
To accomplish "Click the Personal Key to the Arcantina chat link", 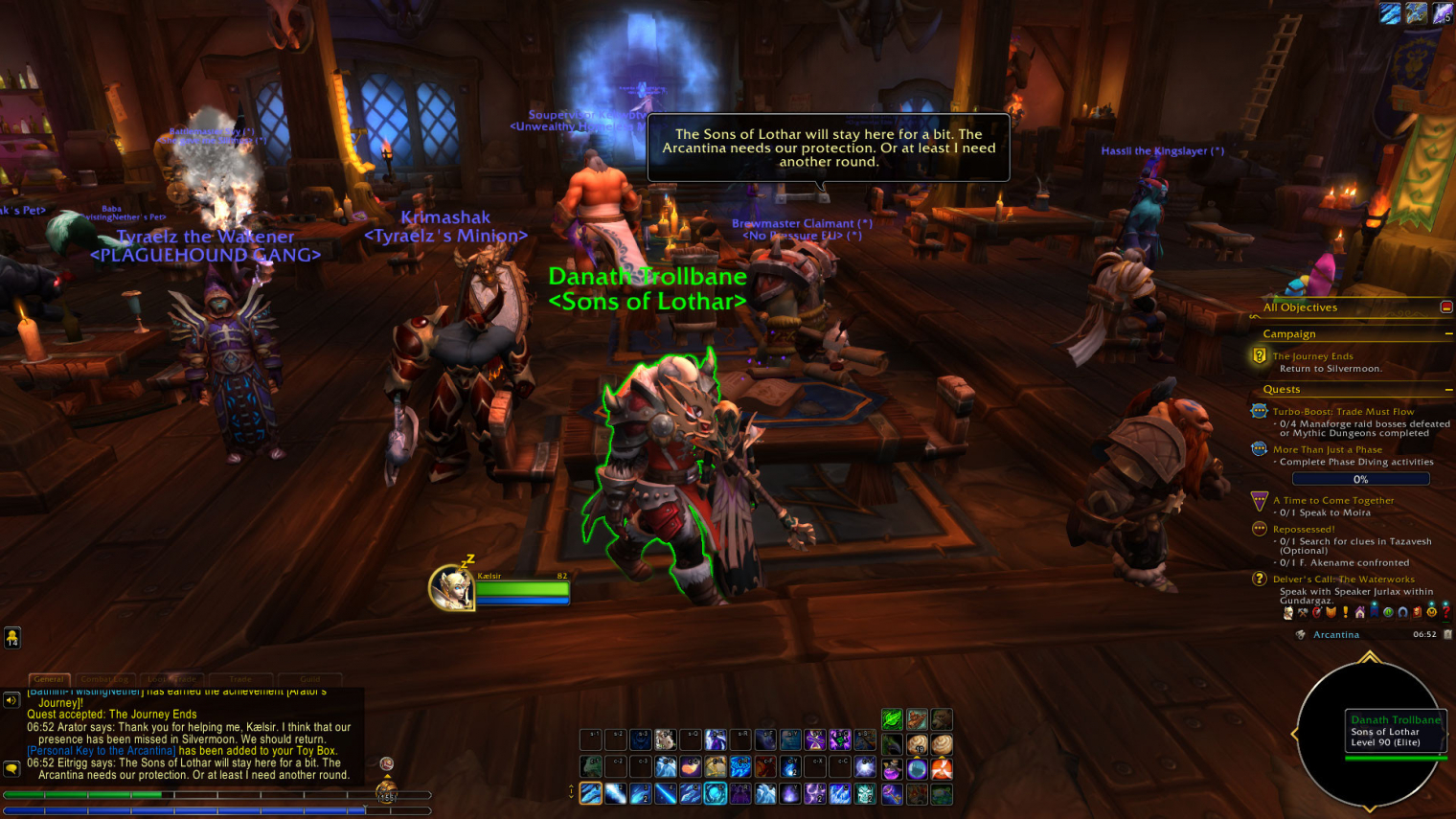I will pos(102,751).
